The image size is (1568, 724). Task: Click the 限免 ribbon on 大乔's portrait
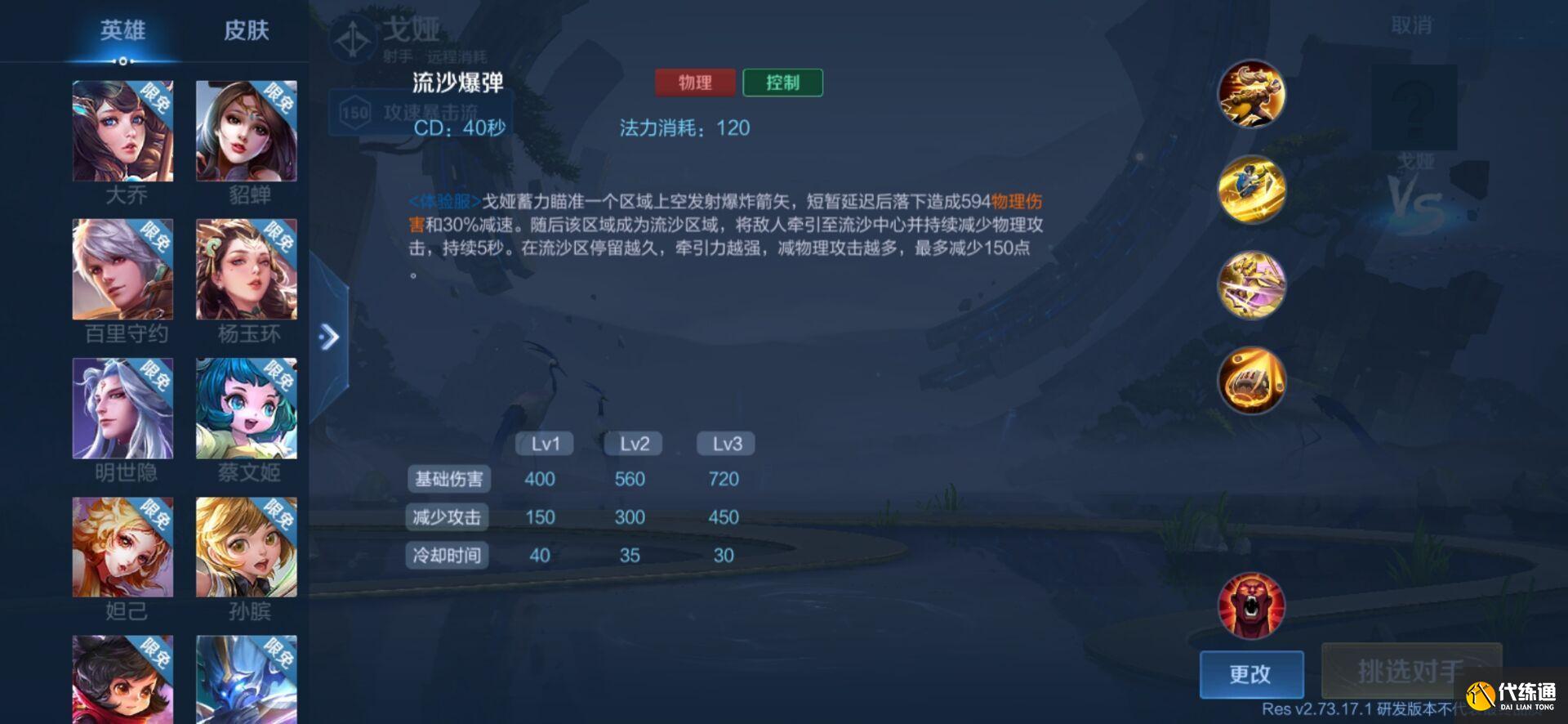pos(155,94)
